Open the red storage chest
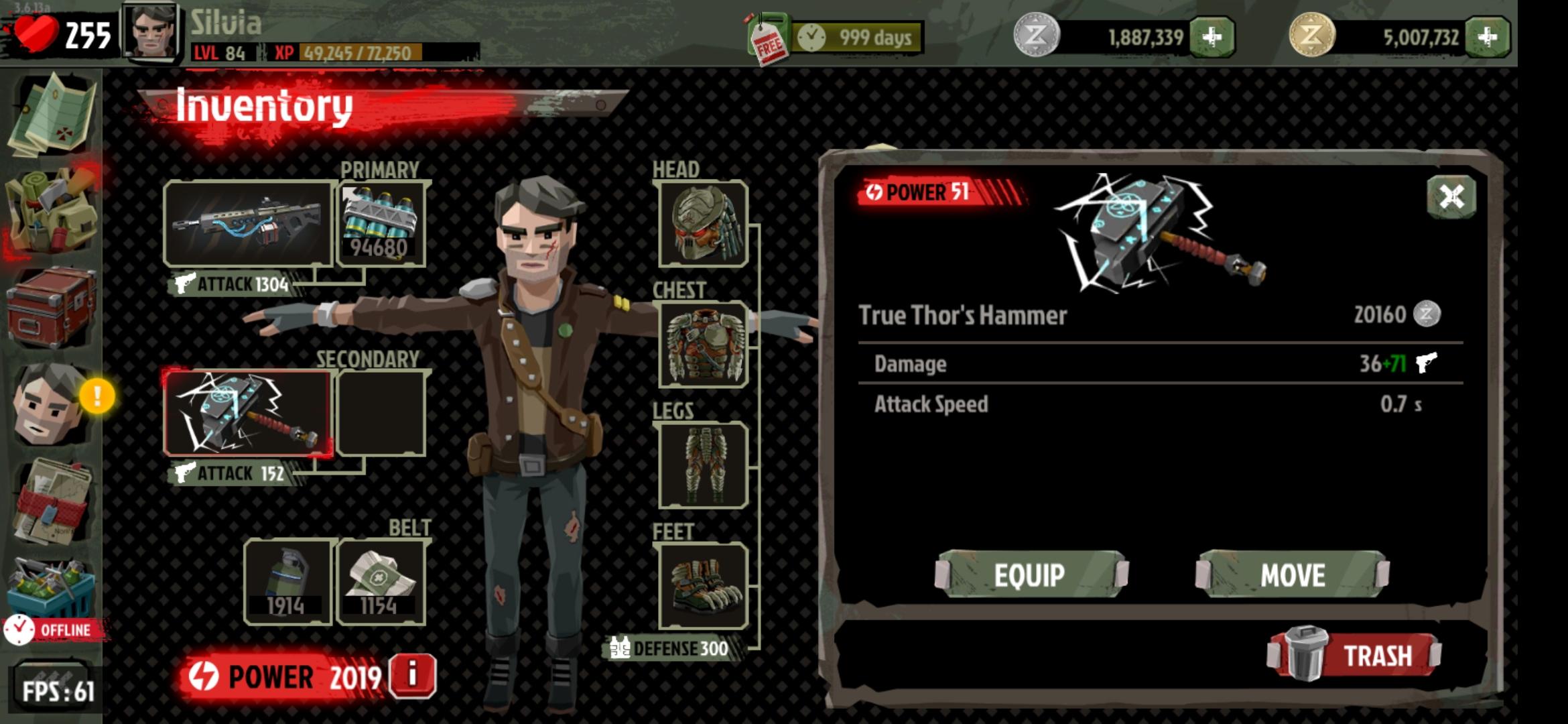 coord(52,308)
